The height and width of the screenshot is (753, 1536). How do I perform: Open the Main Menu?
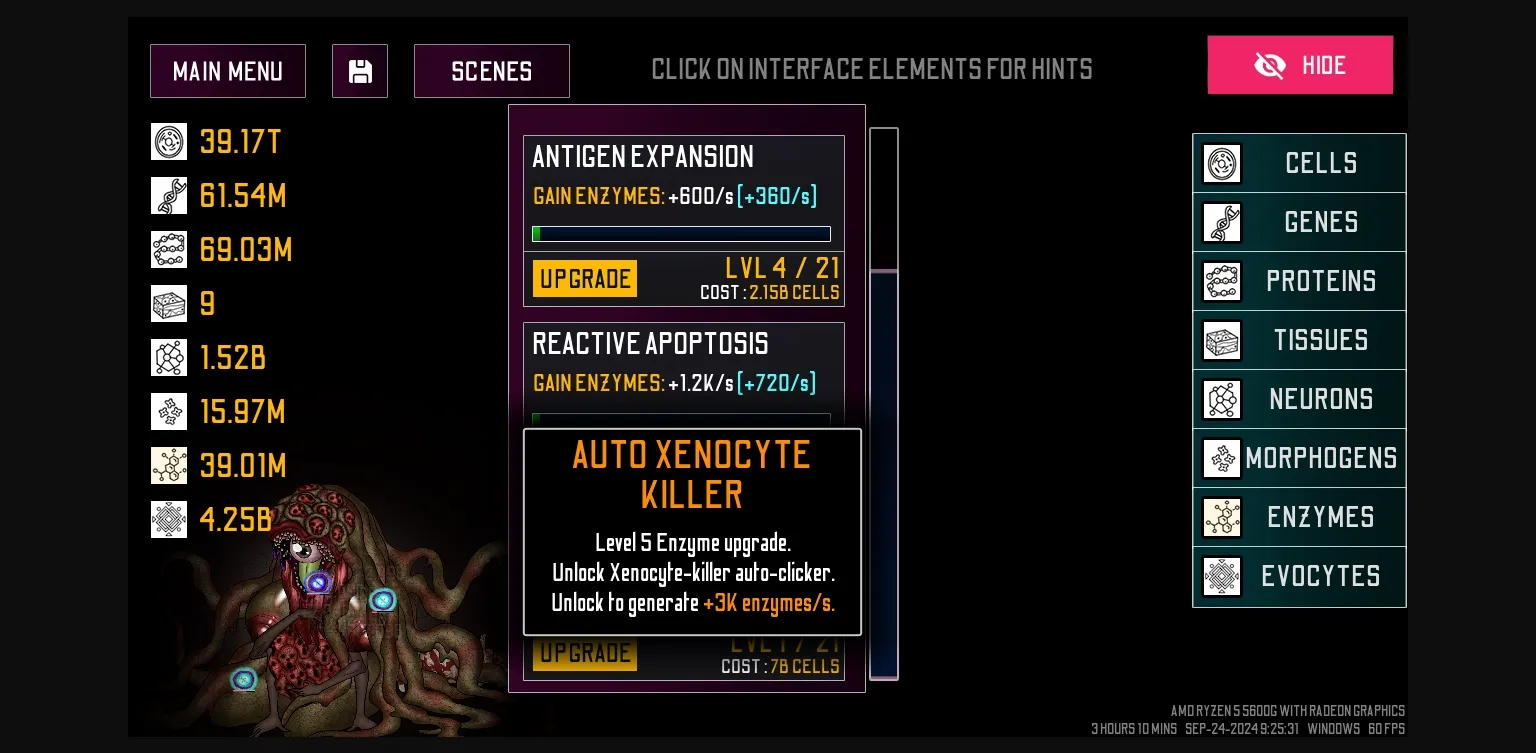click(228, 70)
